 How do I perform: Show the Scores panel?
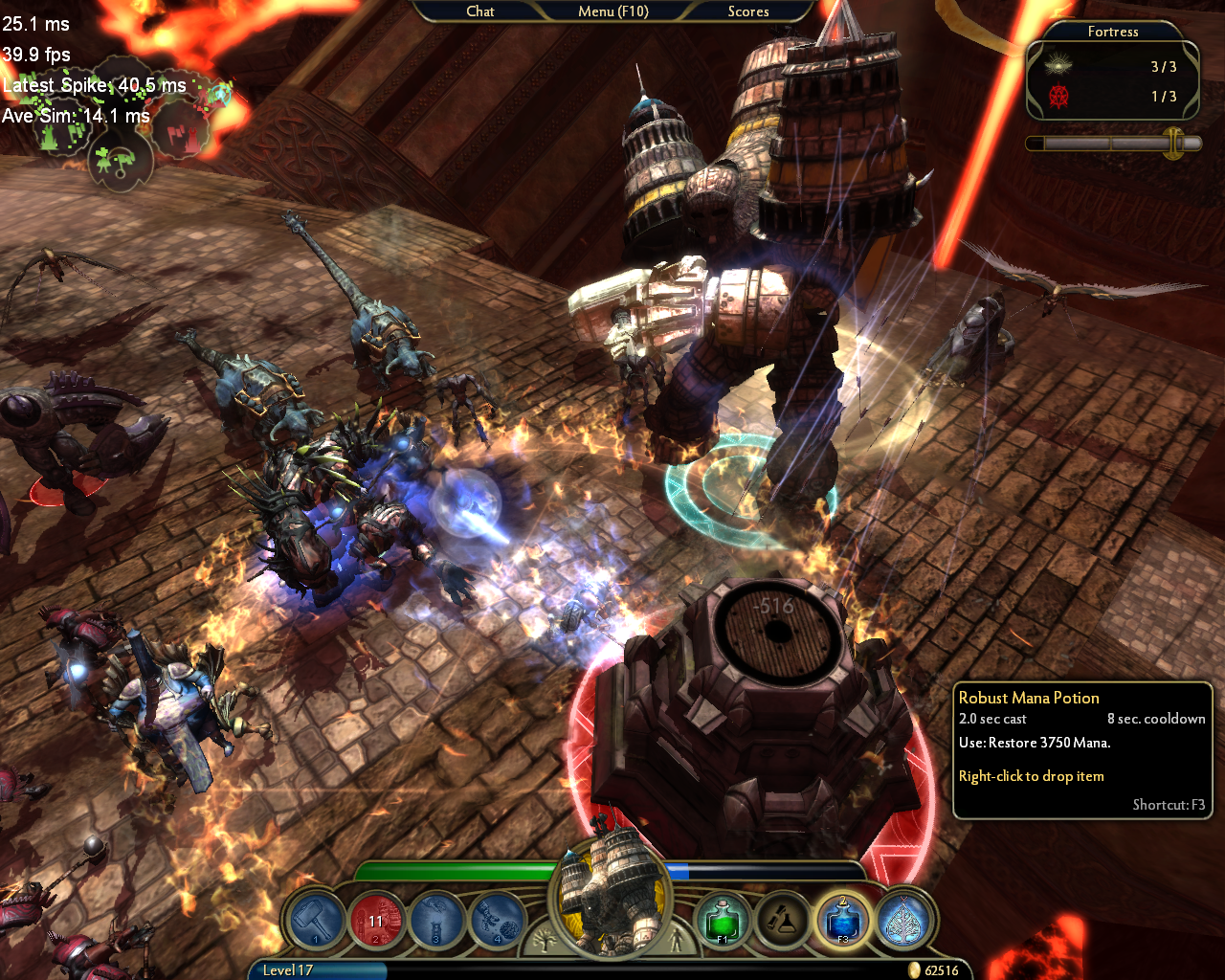747,11
